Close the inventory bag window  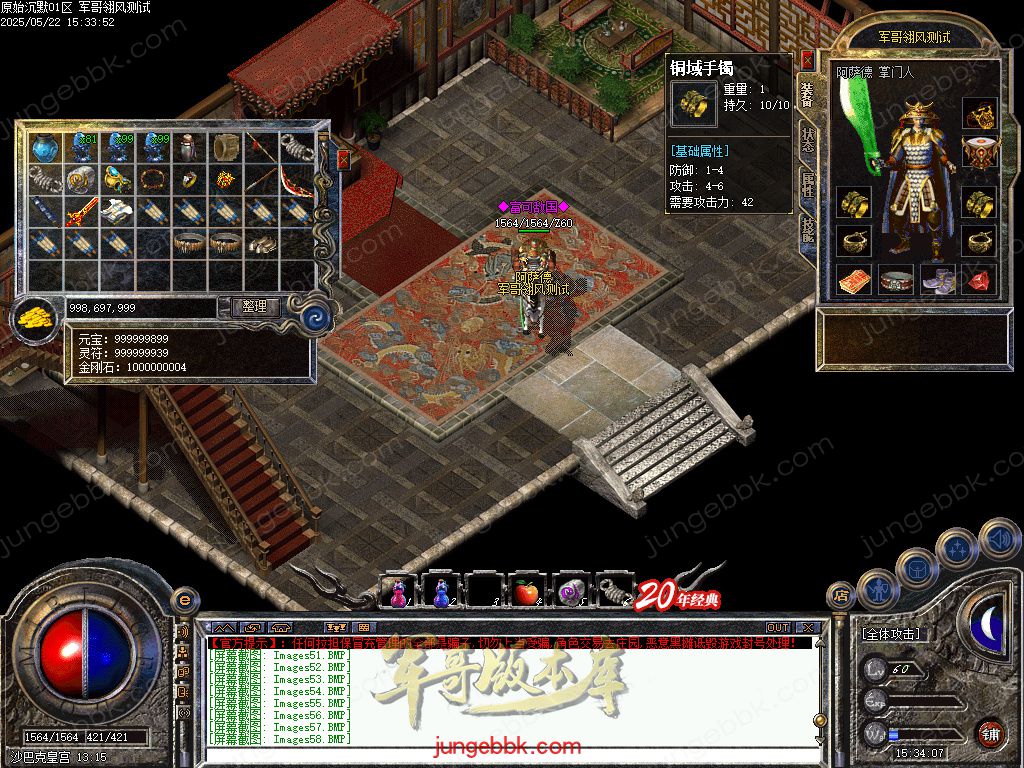[x=344, y=159]
